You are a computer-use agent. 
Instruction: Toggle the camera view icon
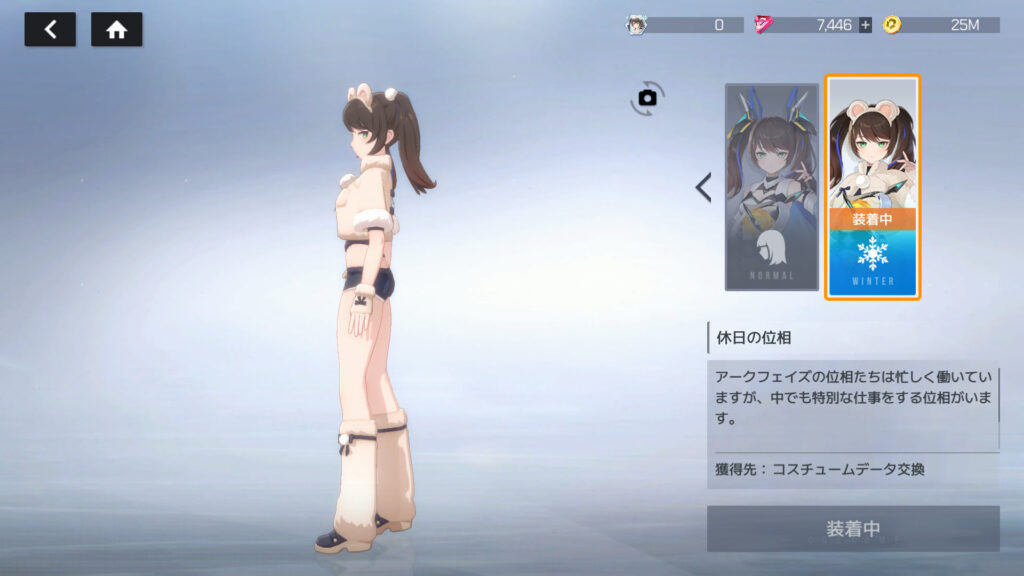click(x=647, y=98)
